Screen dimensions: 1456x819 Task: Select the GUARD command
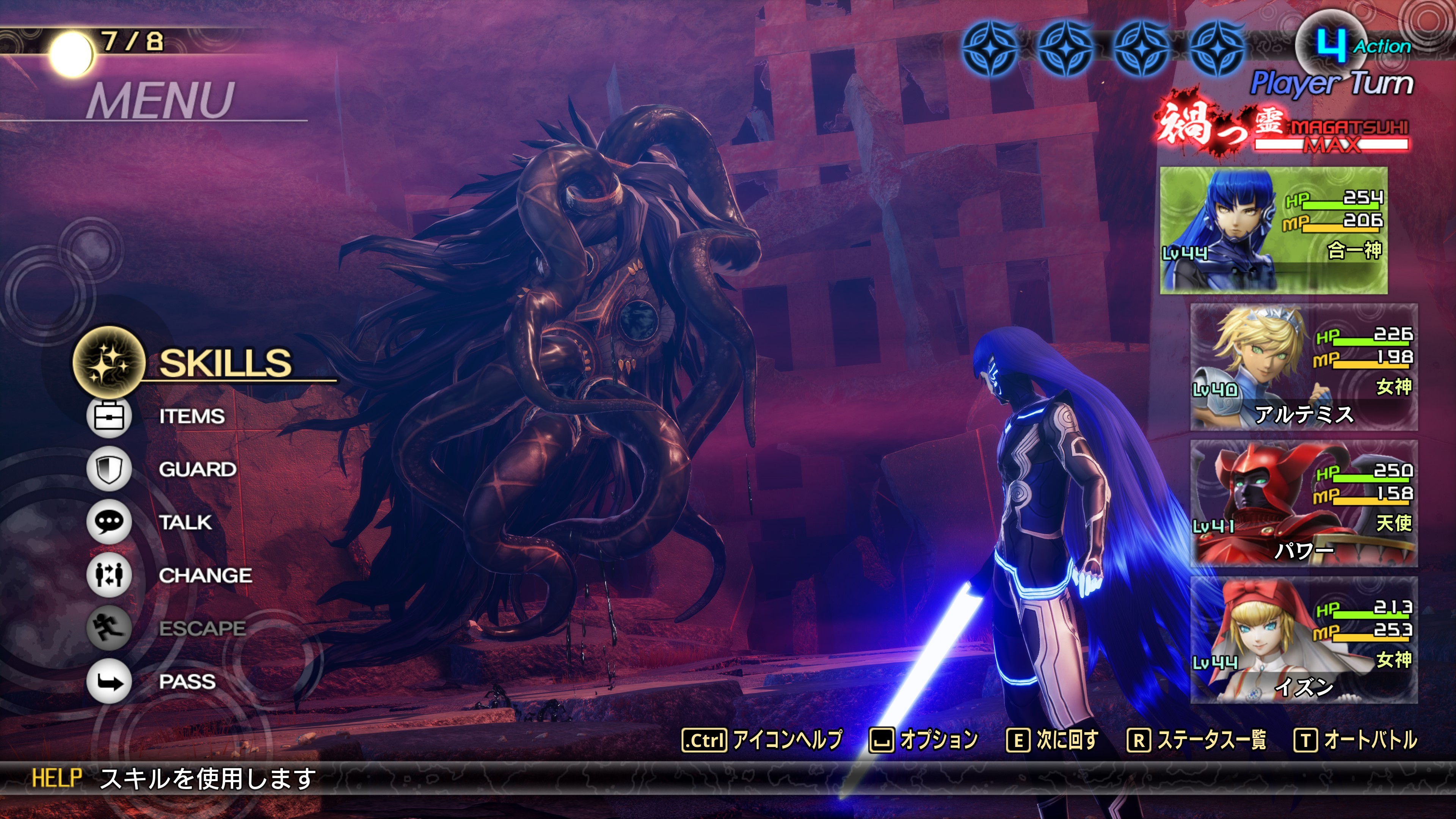click(197, 469)
